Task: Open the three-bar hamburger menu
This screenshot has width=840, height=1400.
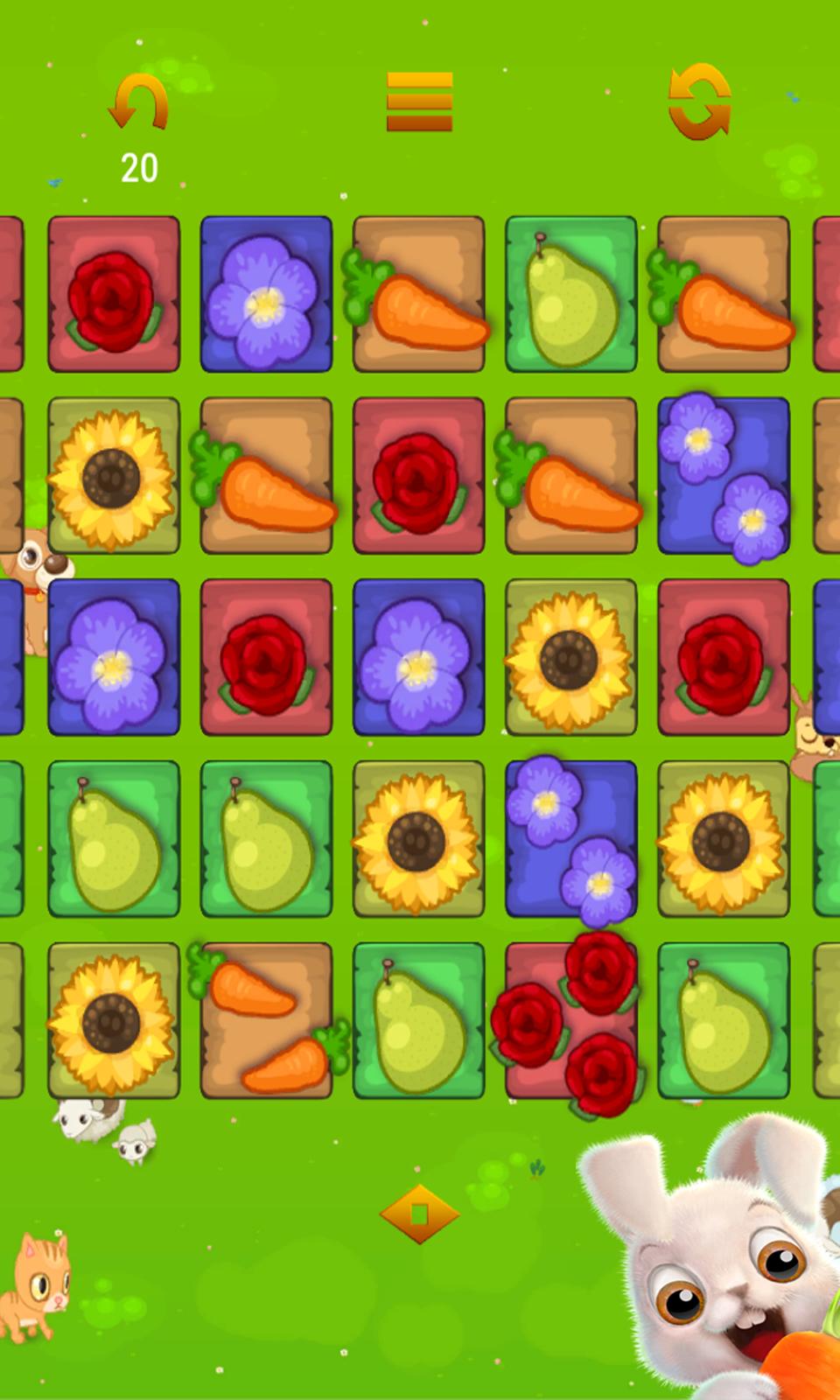Action: coord(420,101)
